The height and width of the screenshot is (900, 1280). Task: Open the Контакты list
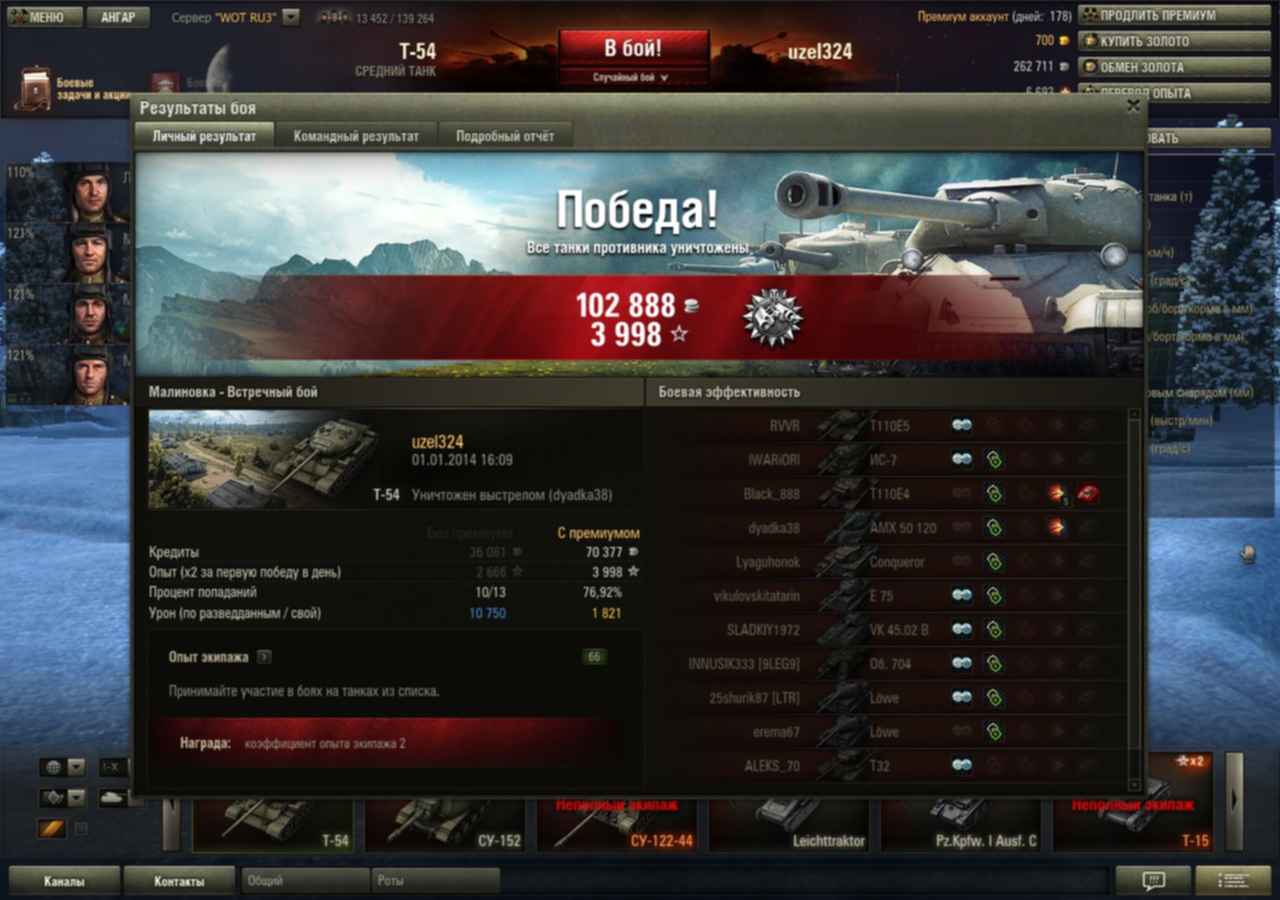(x=179, y=881)
